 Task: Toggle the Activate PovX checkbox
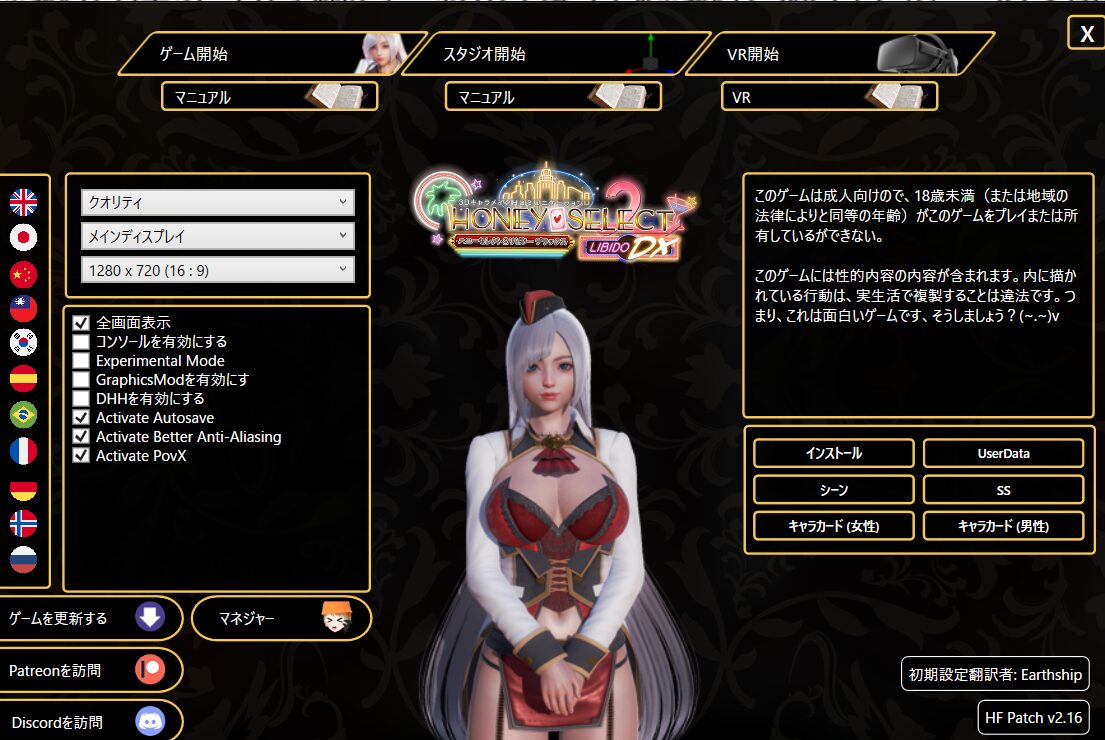[81, 456]
